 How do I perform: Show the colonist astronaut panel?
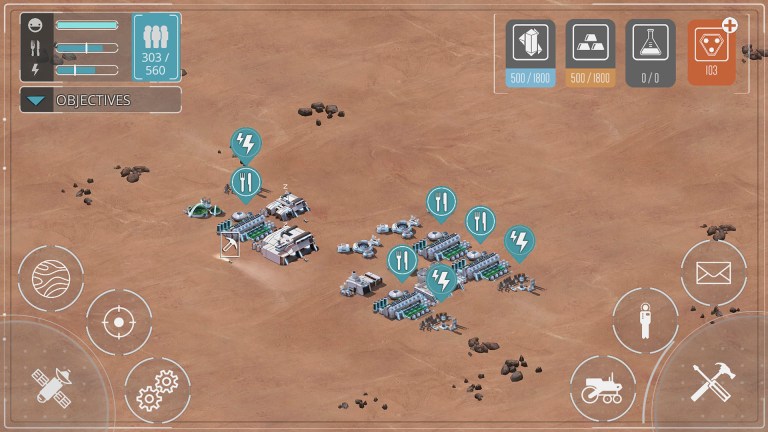coord(645,320)
